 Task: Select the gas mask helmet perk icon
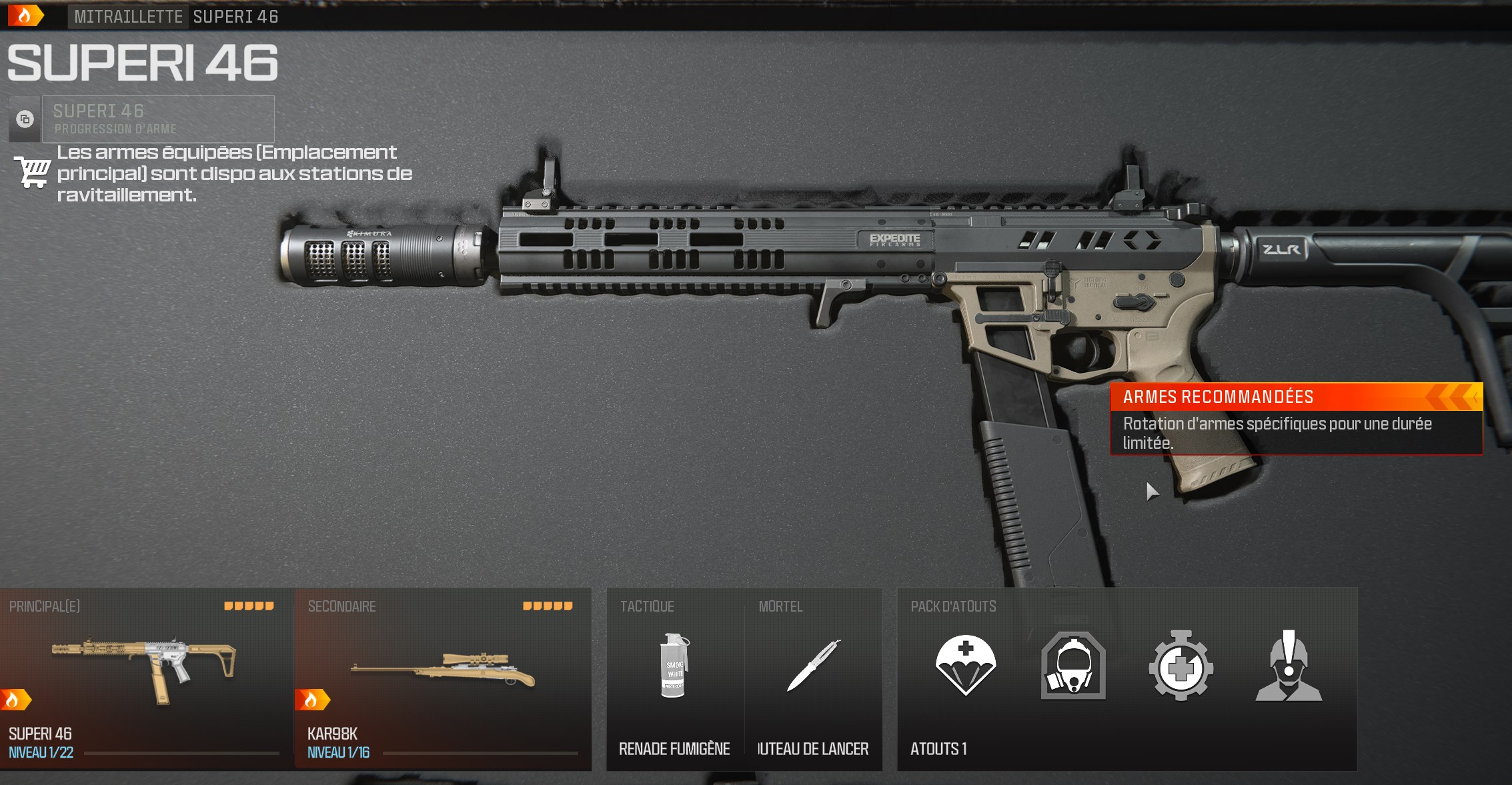pos(1074,665)
